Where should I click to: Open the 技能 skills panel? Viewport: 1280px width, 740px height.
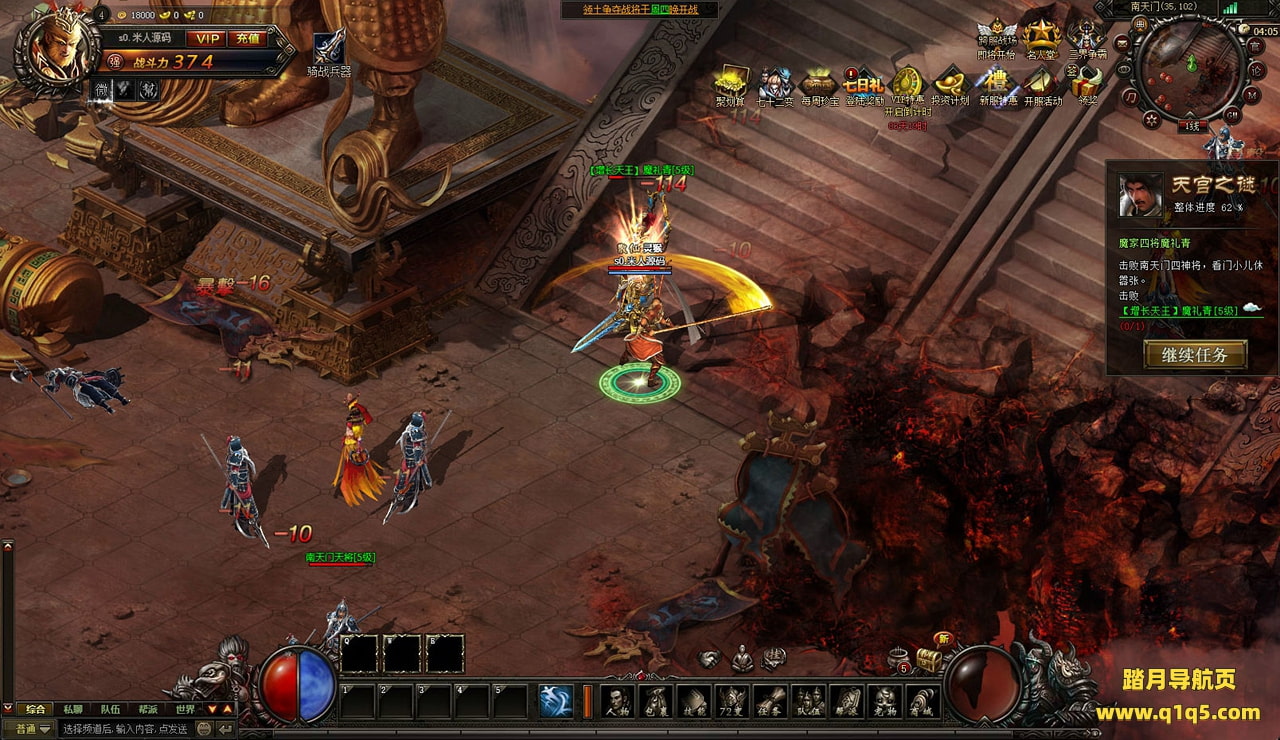[693, 700]
